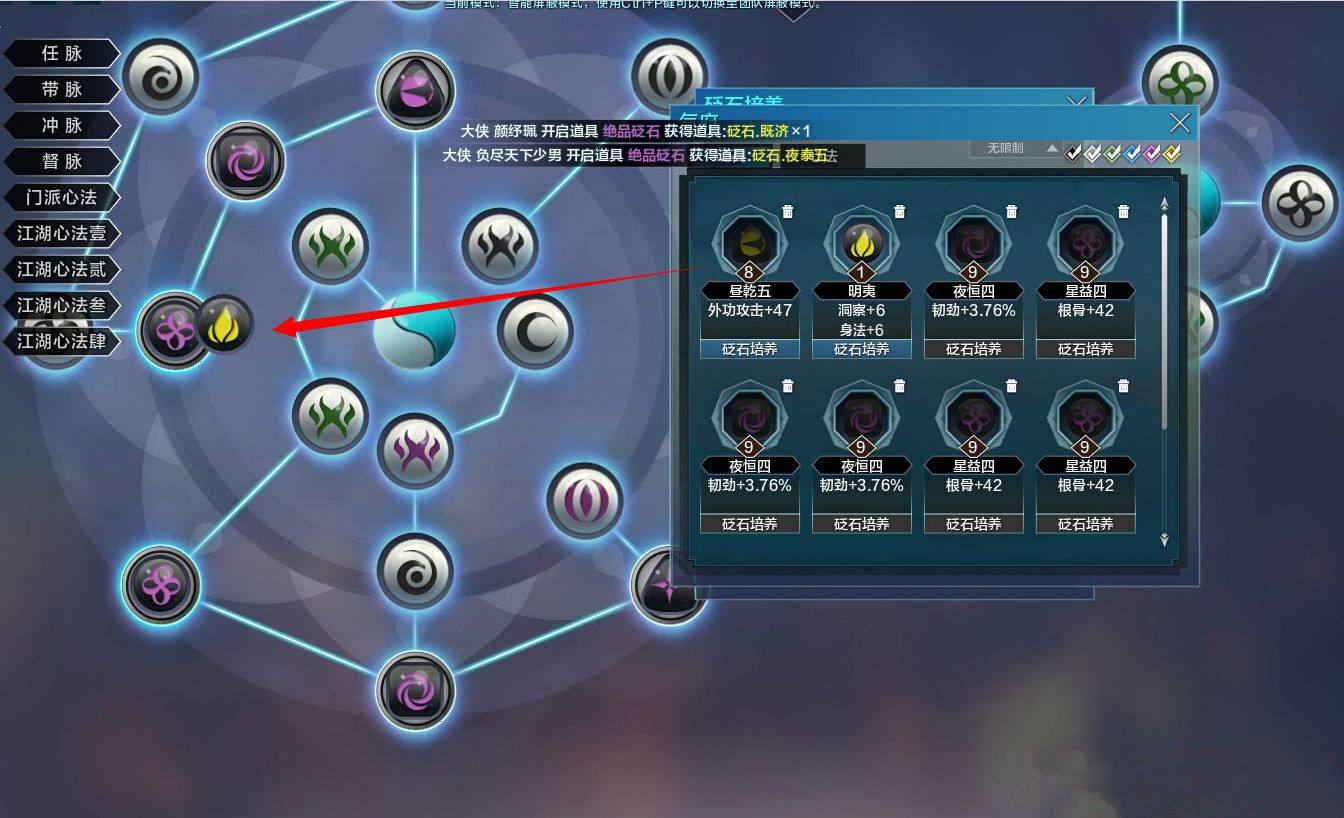The height and width of the screenshot is (818, 1344).
Task: Close the stone inventory panel
Action: (1180, 123)
